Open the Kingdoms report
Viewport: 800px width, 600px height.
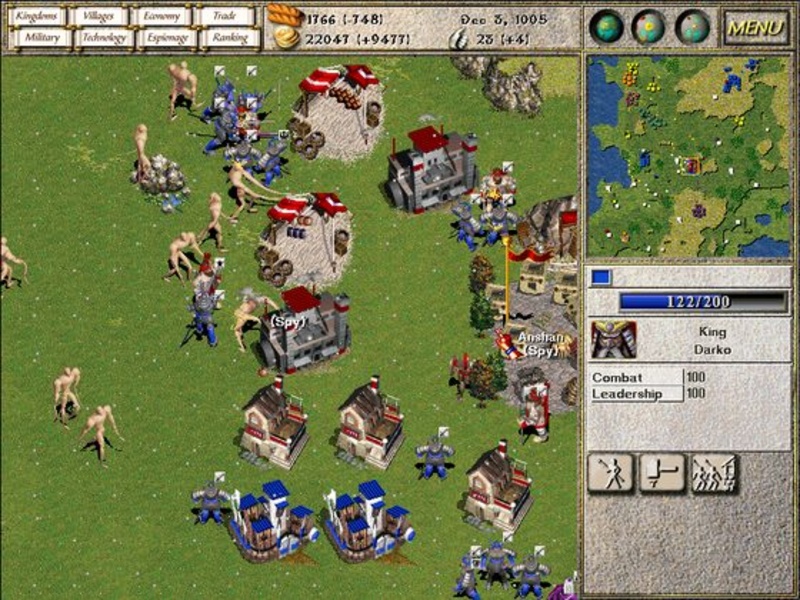(x=39, y=16)
